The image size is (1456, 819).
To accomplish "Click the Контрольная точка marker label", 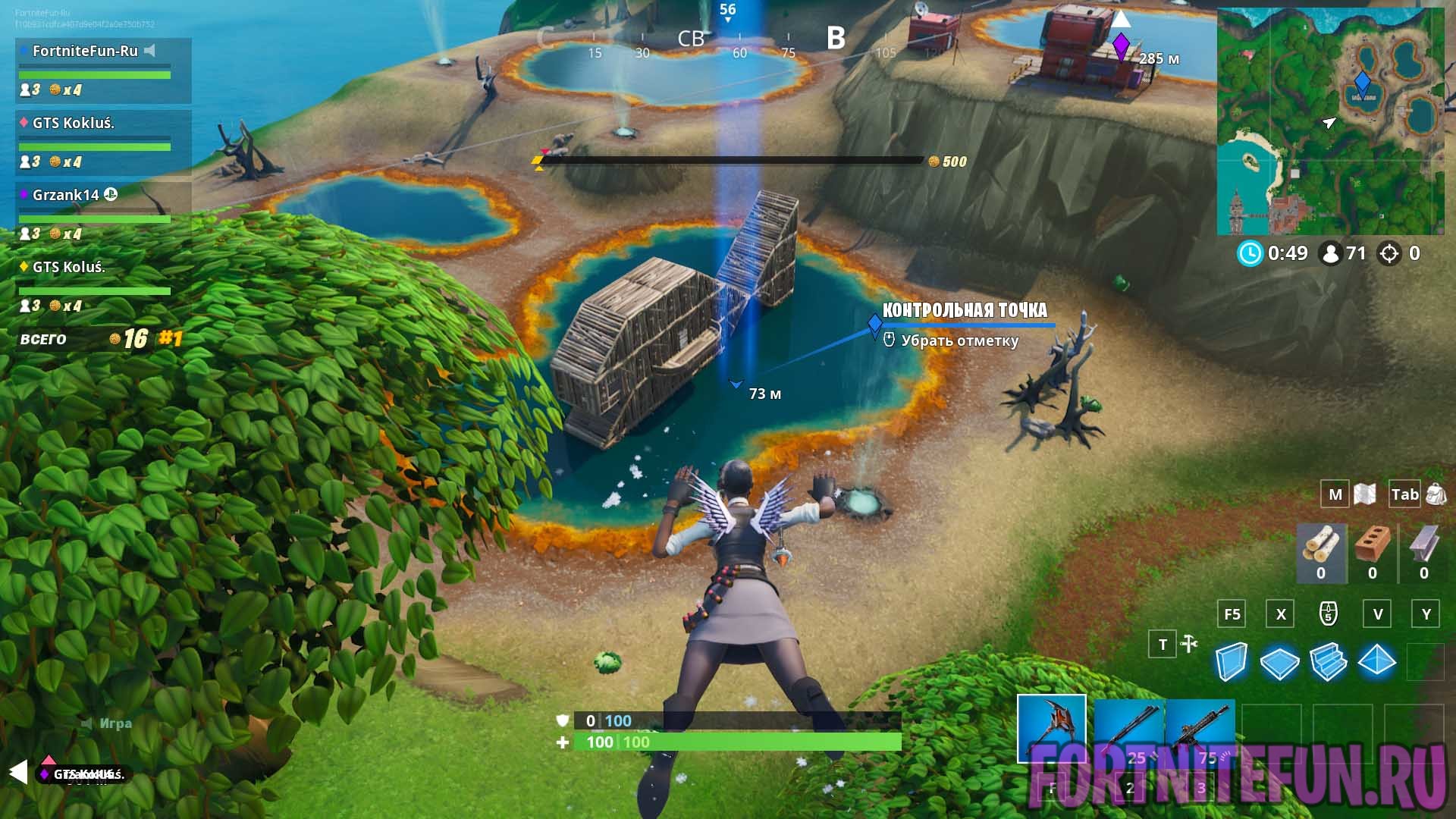I will (x=964, y=310).
